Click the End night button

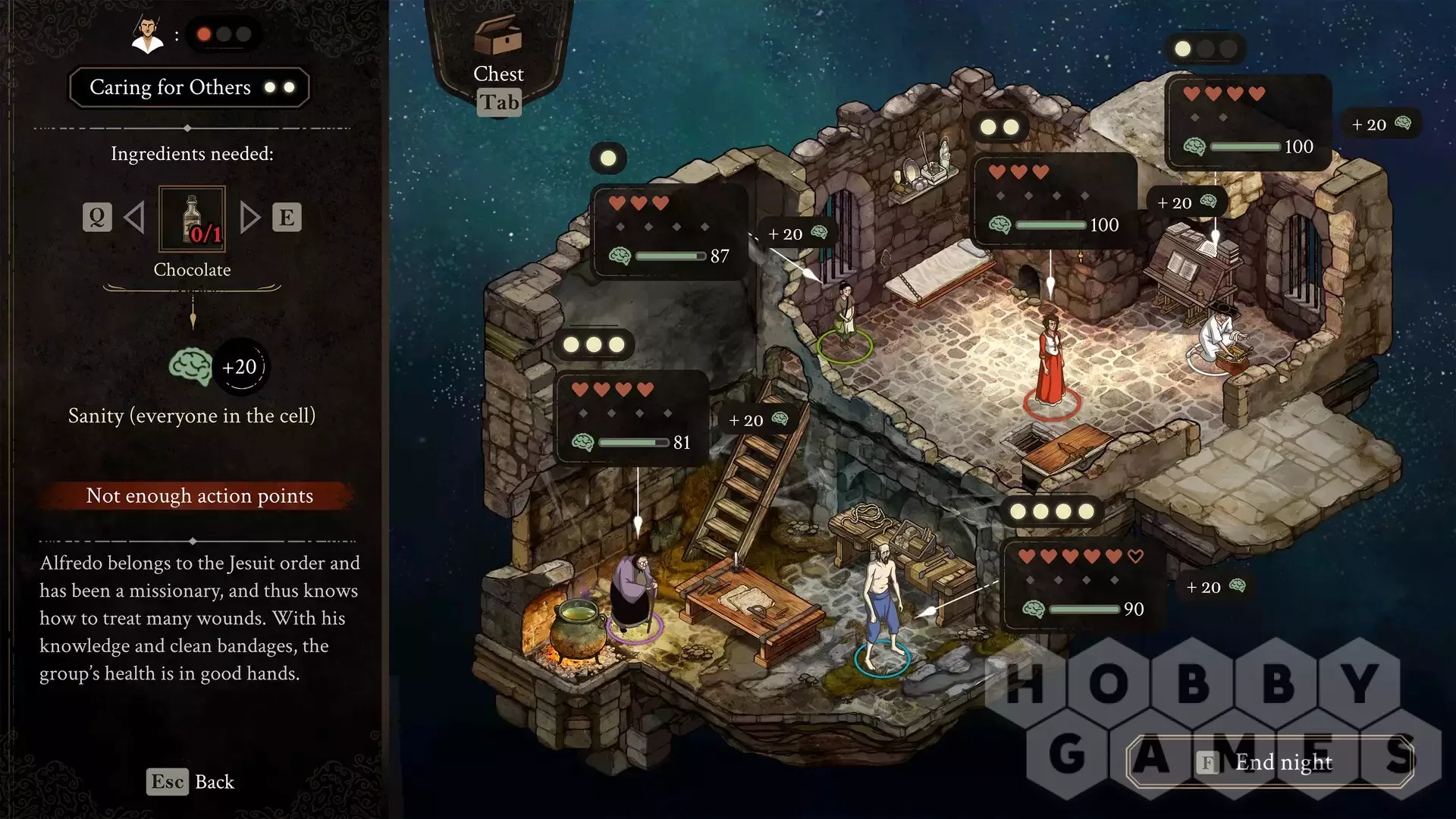pyautogui.click(x=1270, y=761)
